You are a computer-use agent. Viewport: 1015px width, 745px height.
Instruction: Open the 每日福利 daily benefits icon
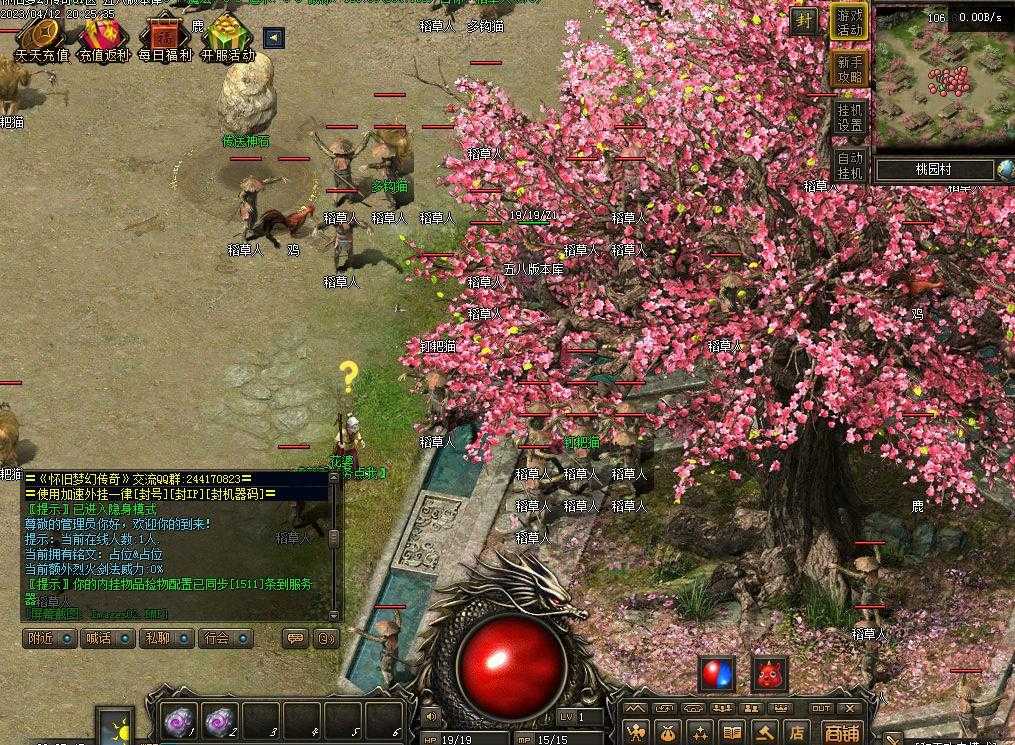click(165, 38)
